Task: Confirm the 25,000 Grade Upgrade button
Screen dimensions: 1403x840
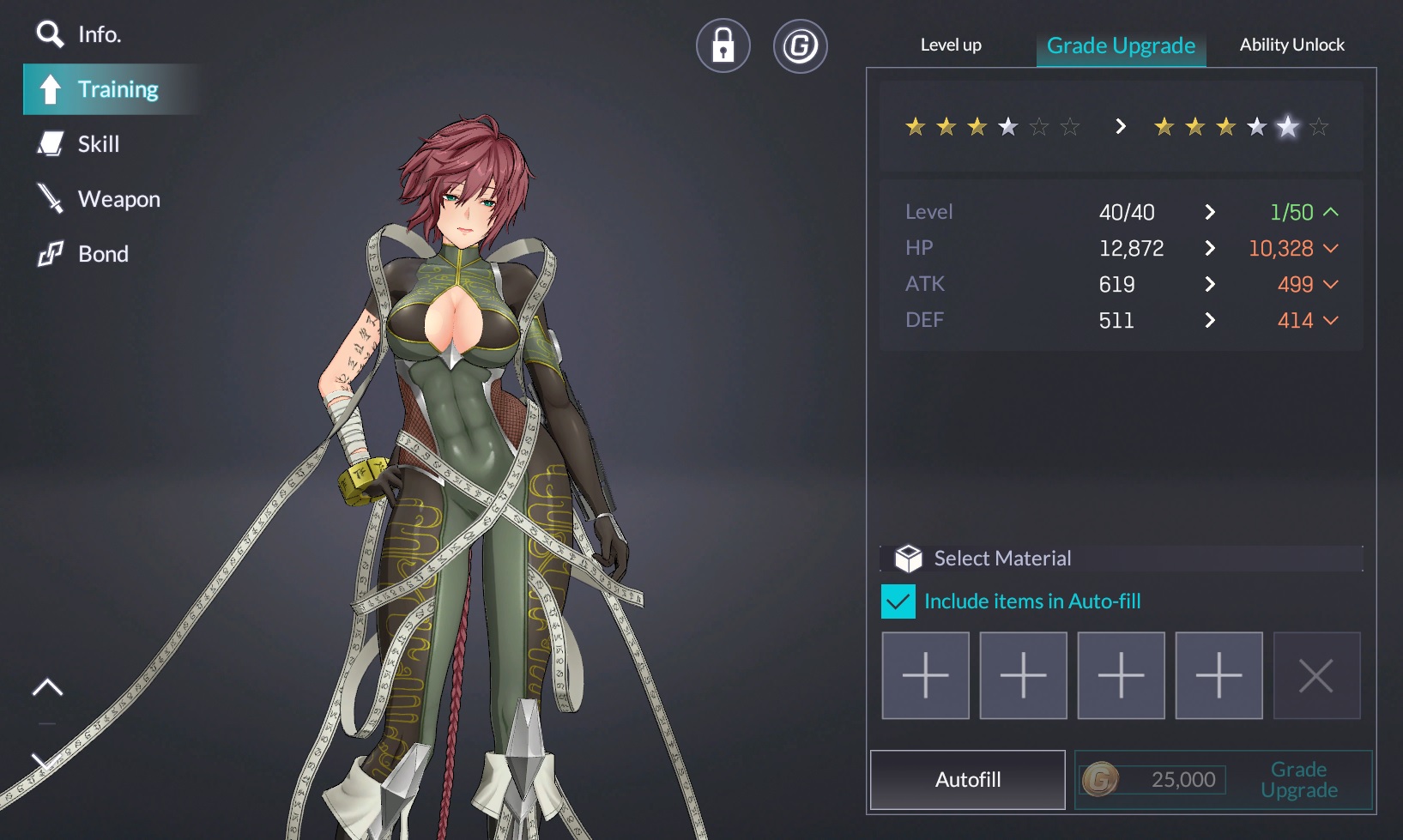Action: pos(1223,779)
